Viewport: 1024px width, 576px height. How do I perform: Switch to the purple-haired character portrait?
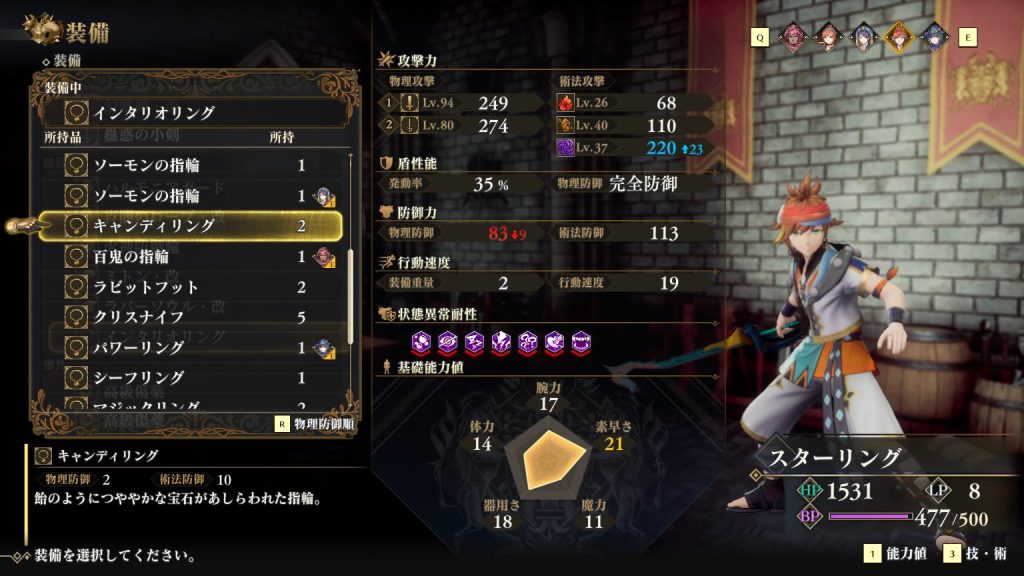[x=863, y=37]
